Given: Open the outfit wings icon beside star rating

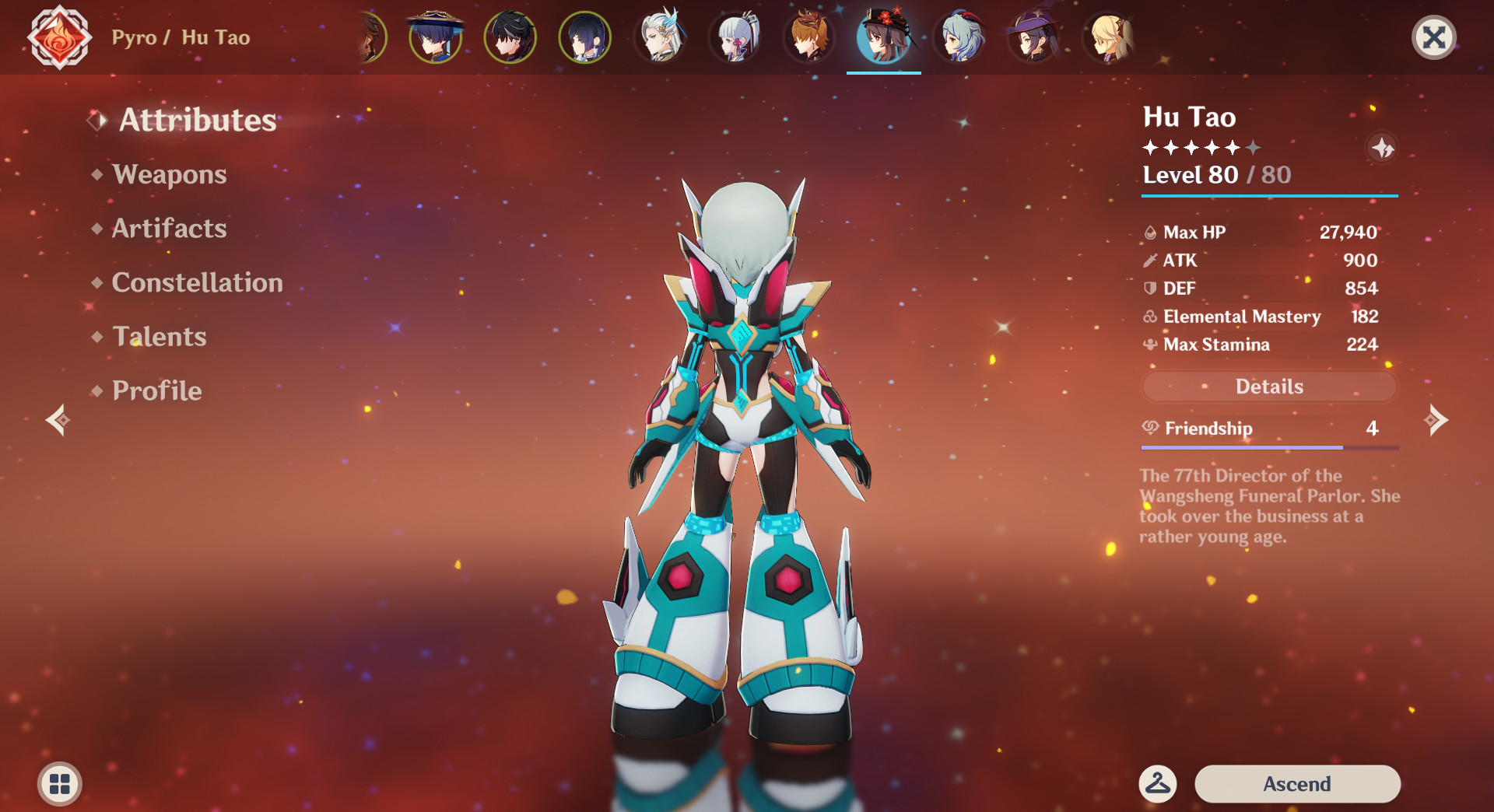Looking at the screenshot, I should click(1384, 149).
